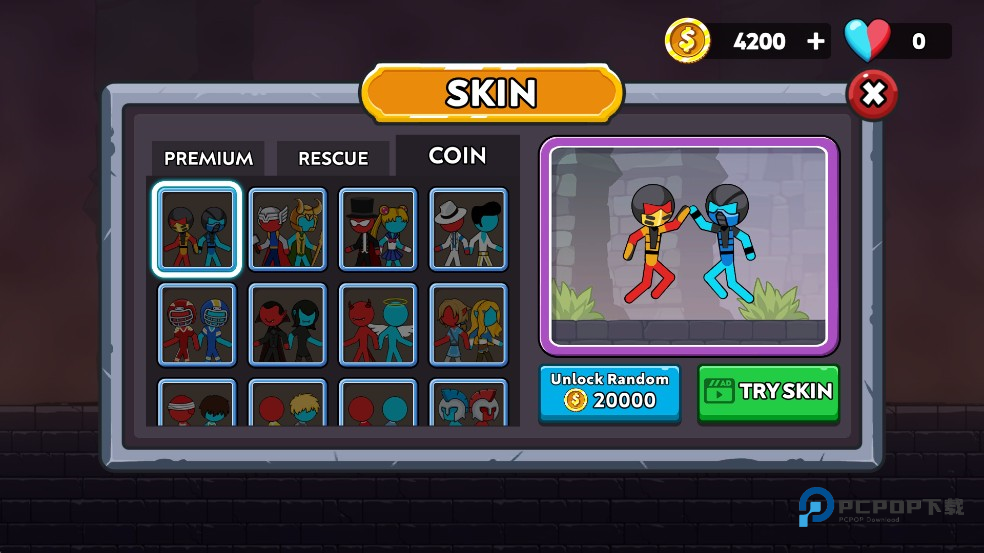Choose the white fedora dancer skin
The image size is (984, 553).
click(468, 229)
